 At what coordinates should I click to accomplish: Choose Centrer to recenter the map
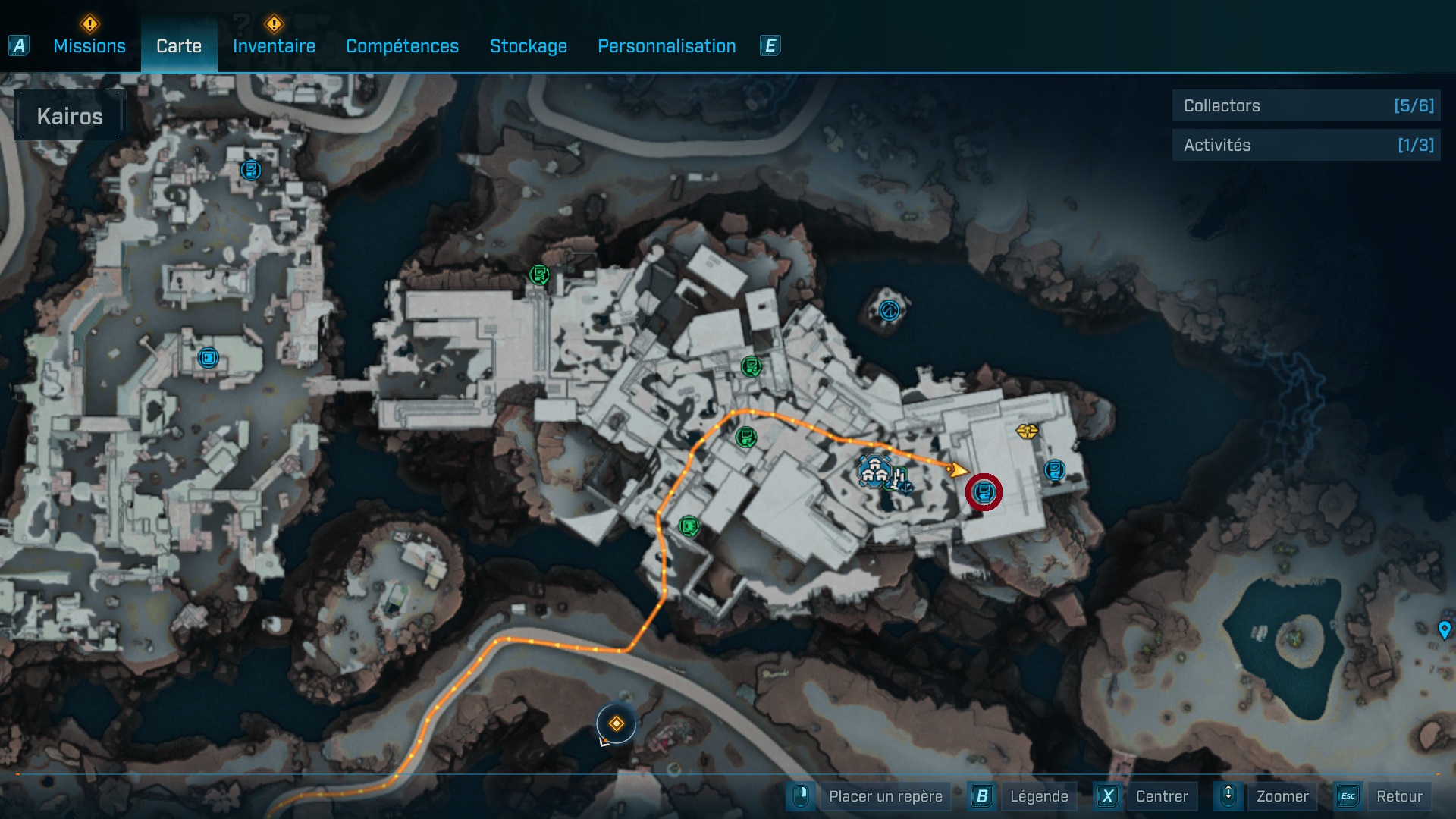coord(1161,796)
